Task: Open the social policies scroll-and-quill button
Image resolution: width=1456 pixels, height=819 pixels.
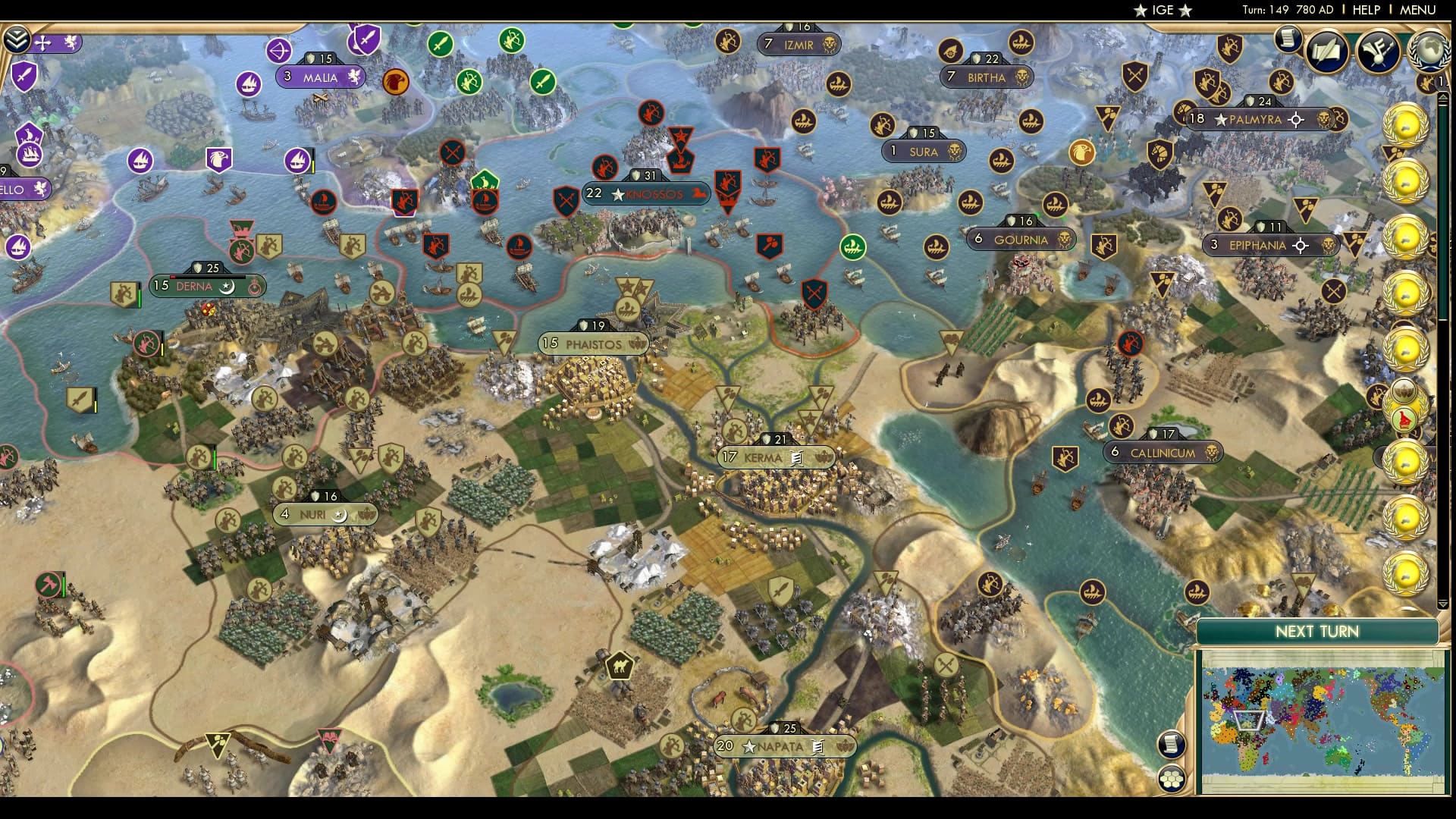Action: tap(1326, 51)
